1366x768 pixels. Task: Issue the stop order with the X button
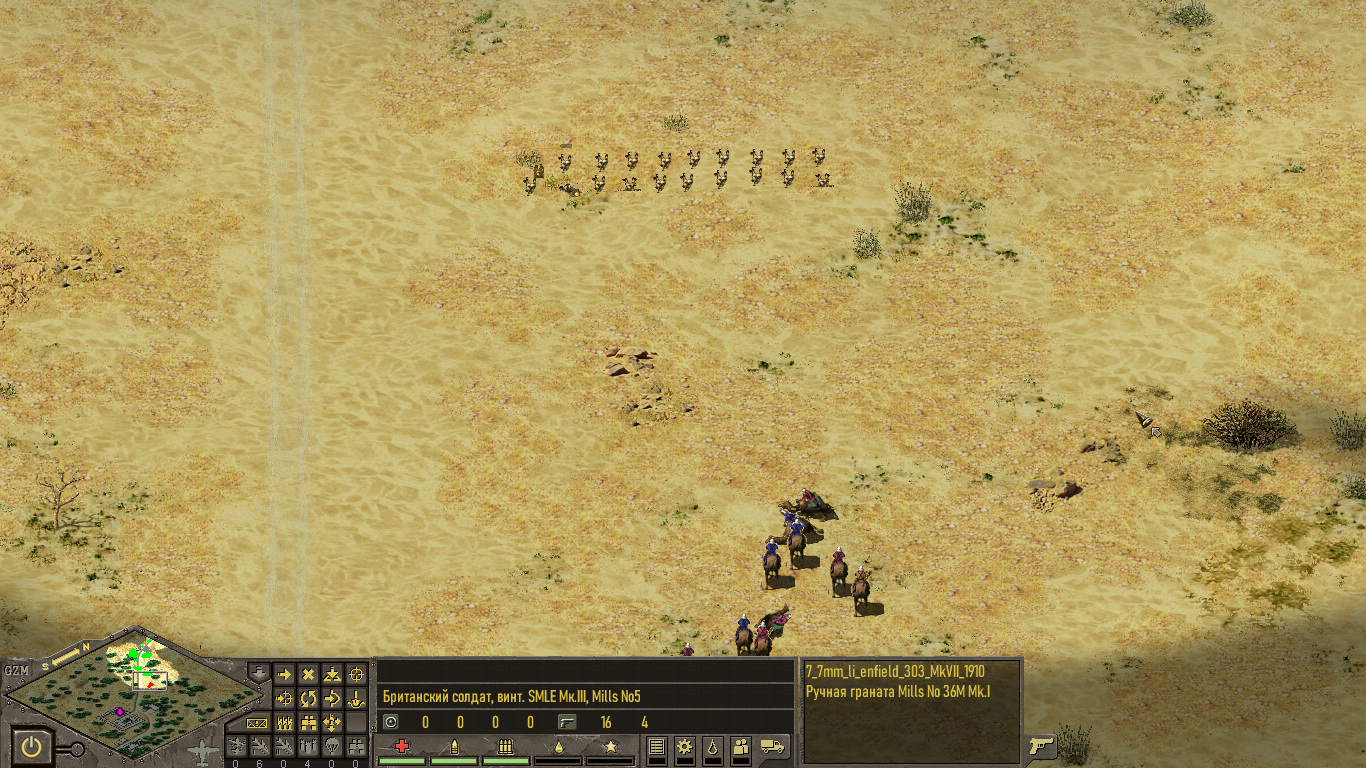pyautogui.click(x=308, y=675)
